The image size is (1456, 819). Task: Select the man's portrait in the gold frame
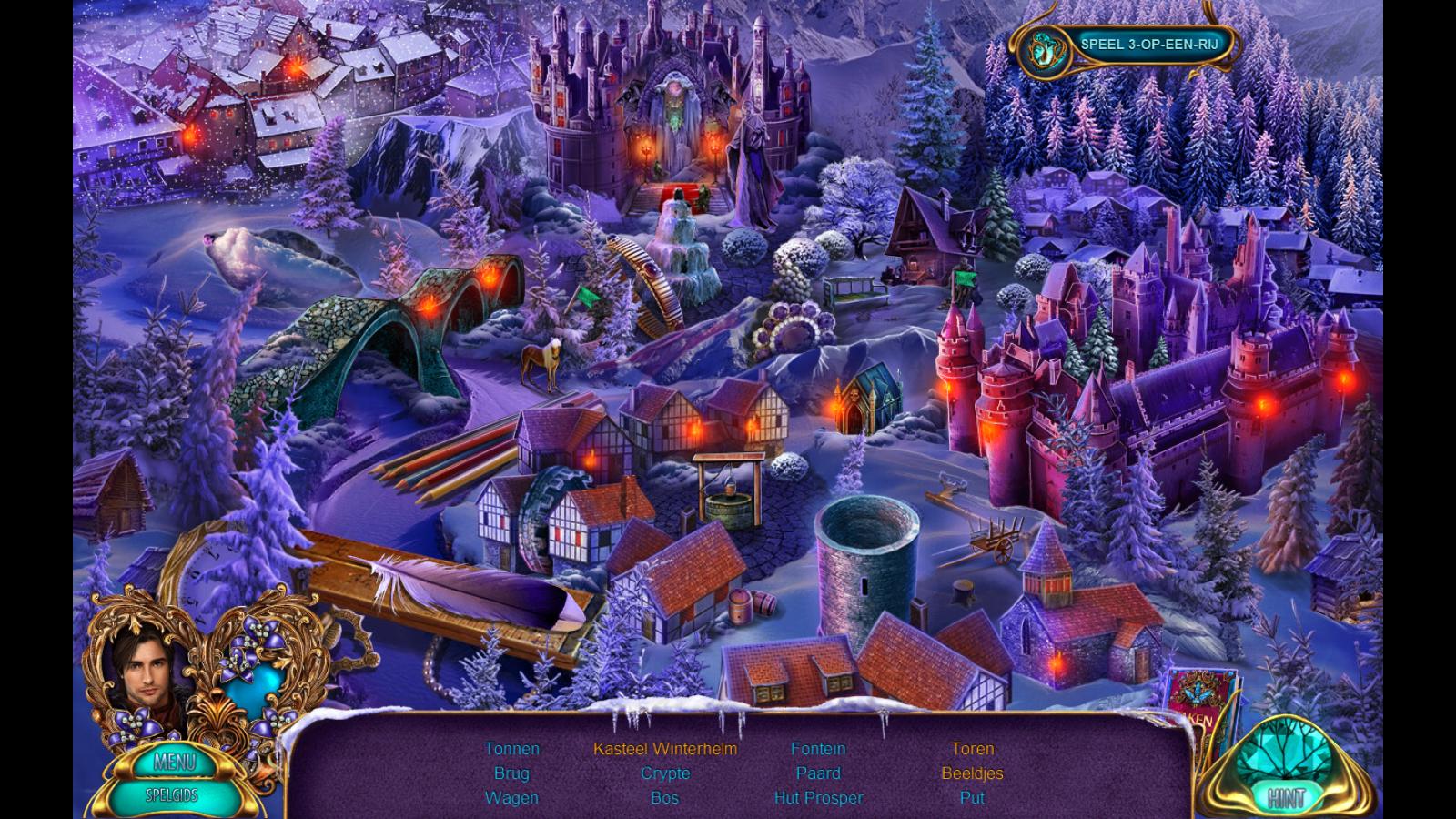(x=139, y=670)
